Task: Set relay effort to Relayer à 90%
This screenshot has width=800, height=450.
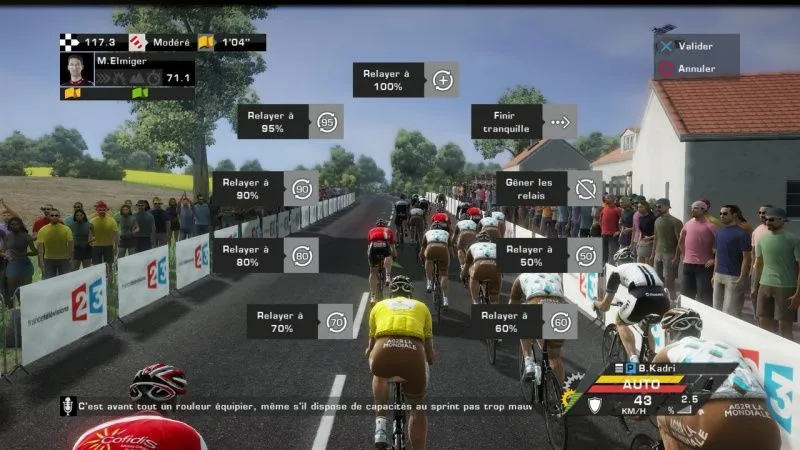Action: [265, 188]
